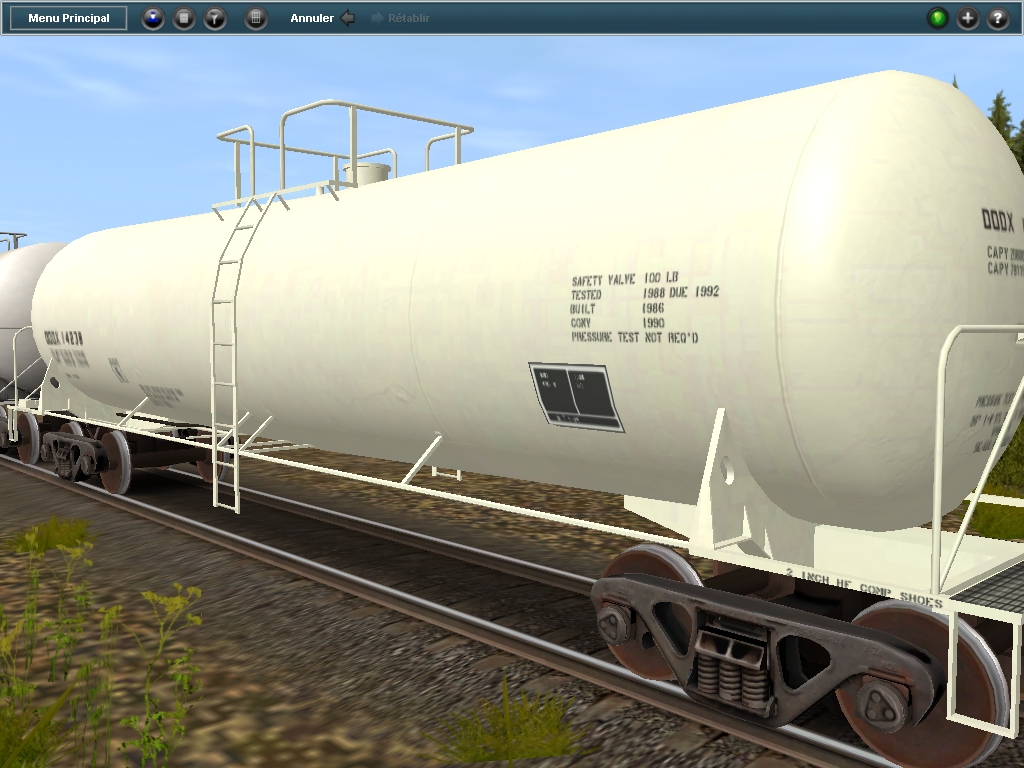Open help with the question mark button
This screenshot has width=1024, height=768.
pos(998,18)
